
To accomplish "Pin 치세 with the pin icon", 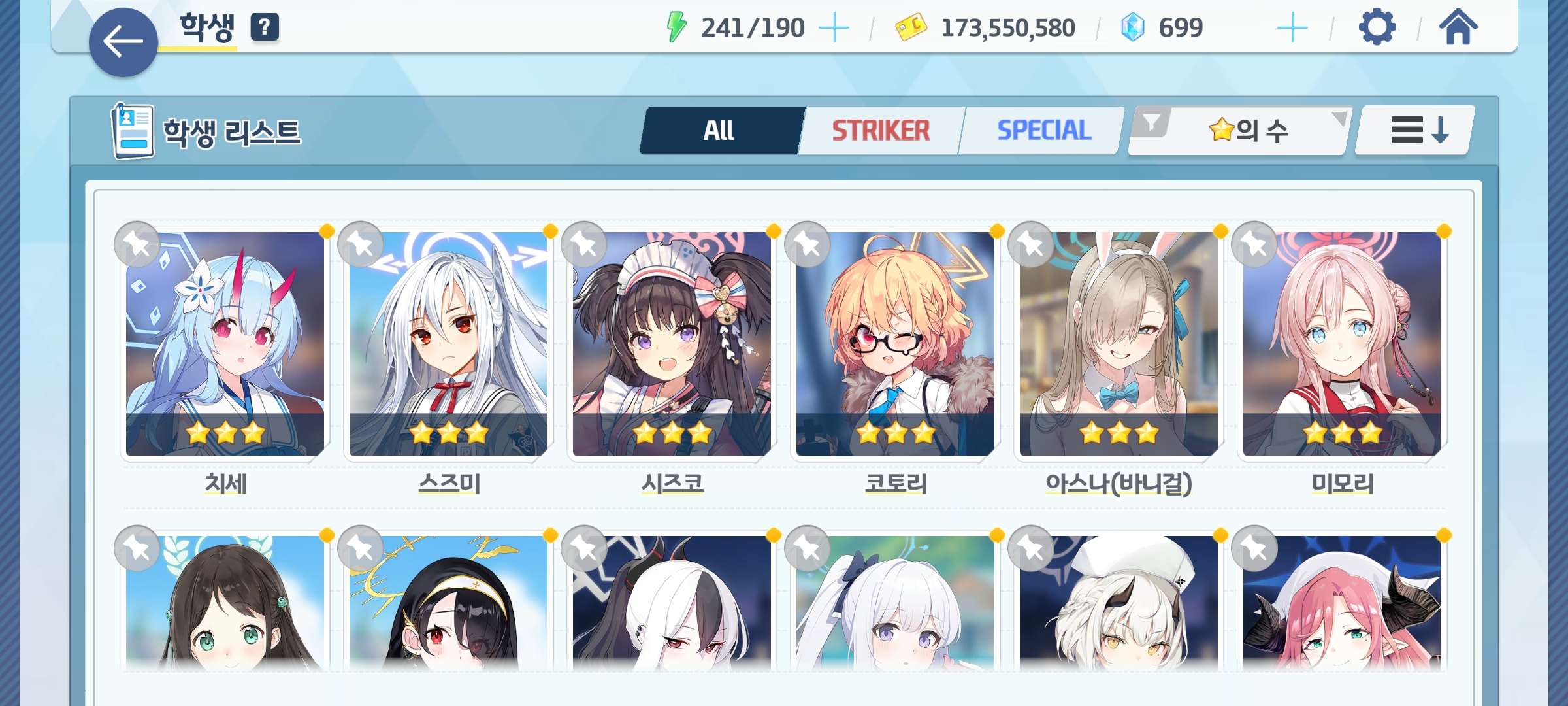I will (x=137, y=244).
